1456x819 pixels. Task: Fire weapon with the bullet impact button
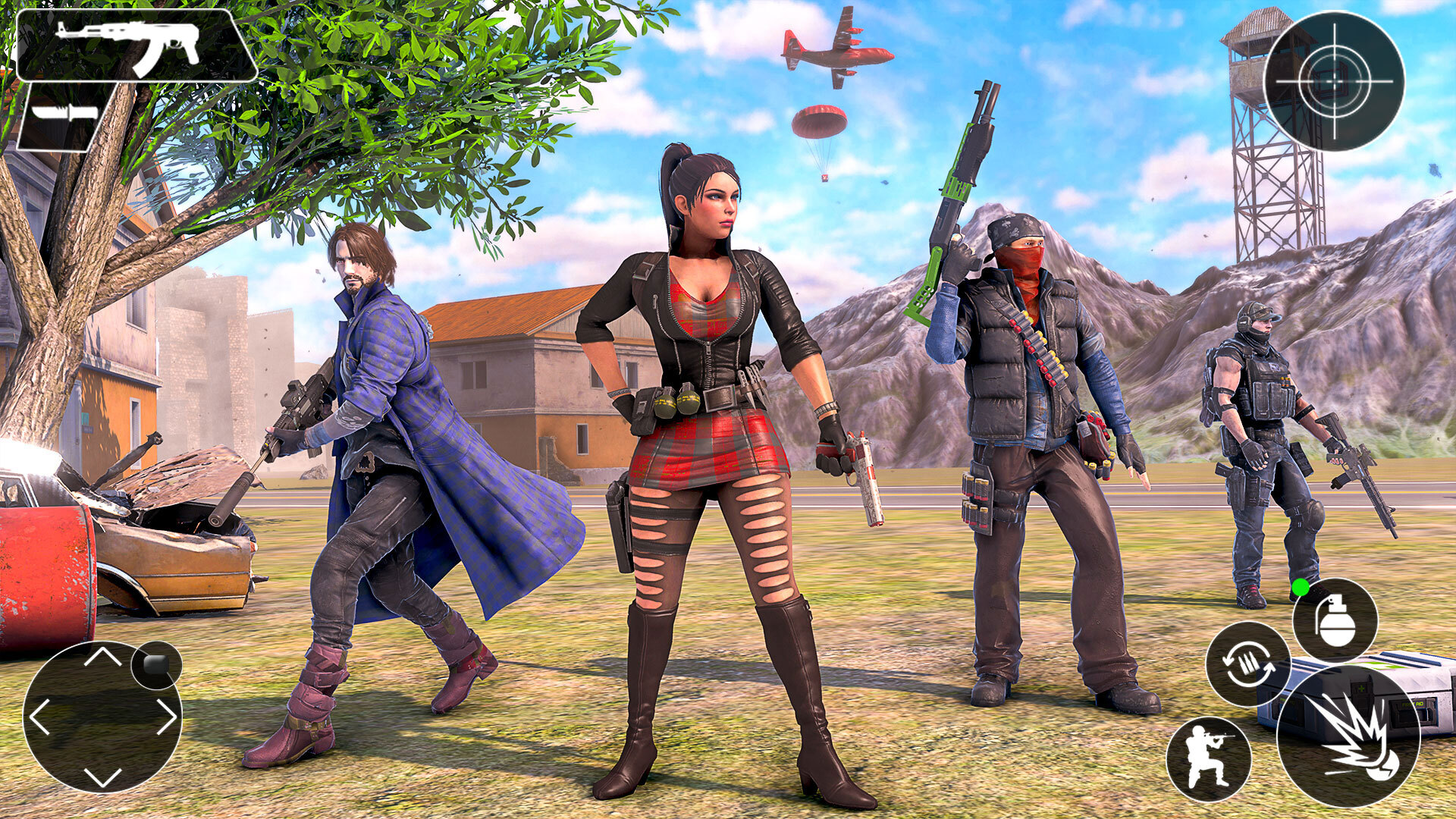point(1348,736)
